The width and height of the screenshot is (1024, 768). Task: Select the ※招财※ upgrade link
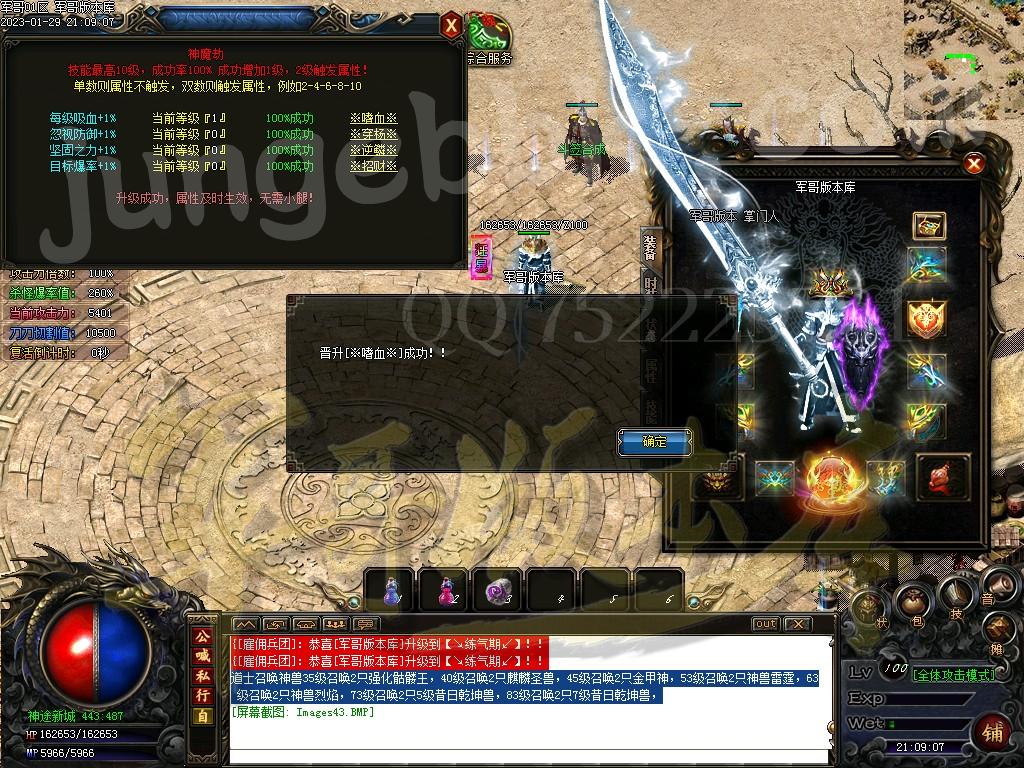click(x=373, y=166)
